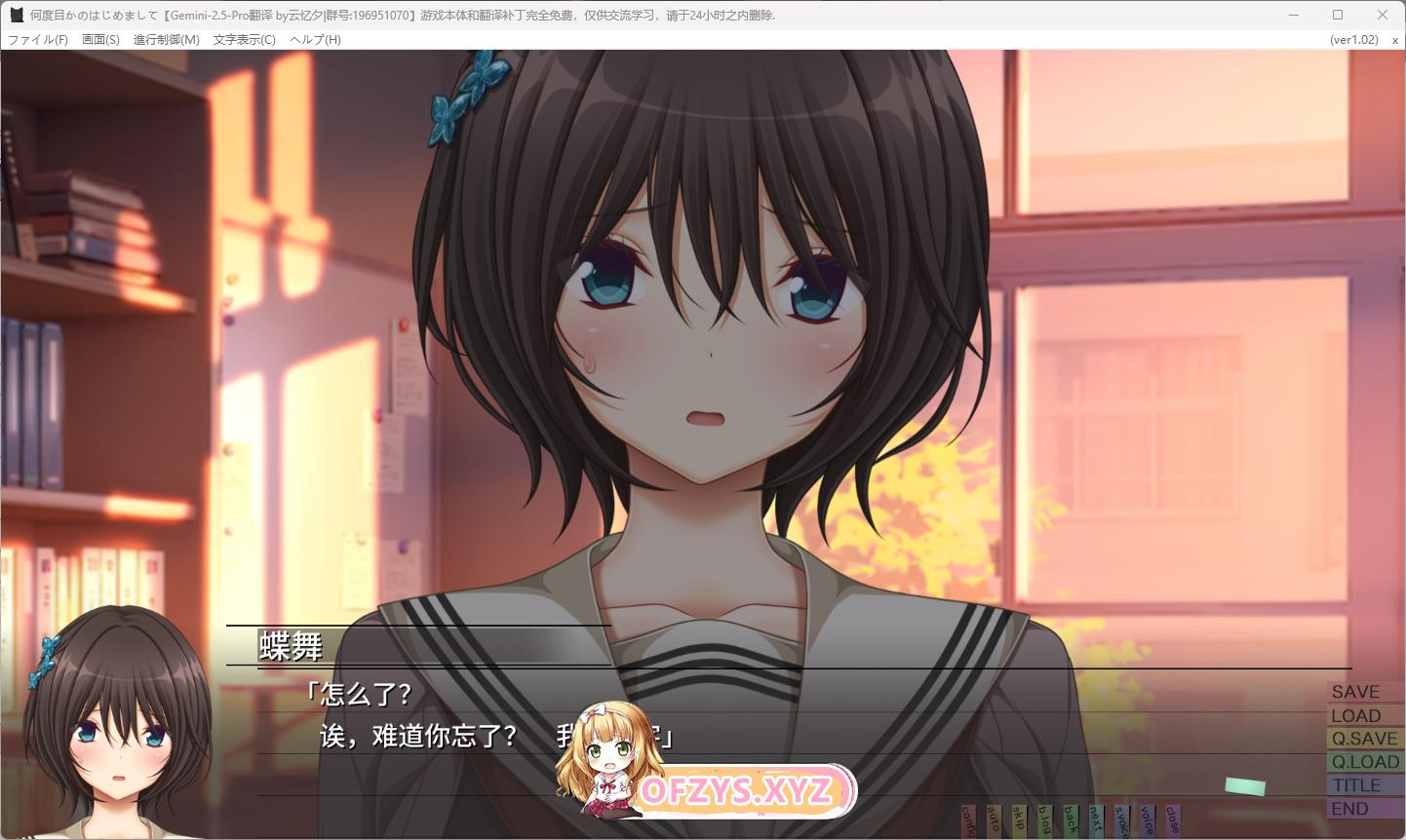The height and width of the screenshot is (840, 1406).
Task: Open the LOAD menu
Action: point(1356,715)
